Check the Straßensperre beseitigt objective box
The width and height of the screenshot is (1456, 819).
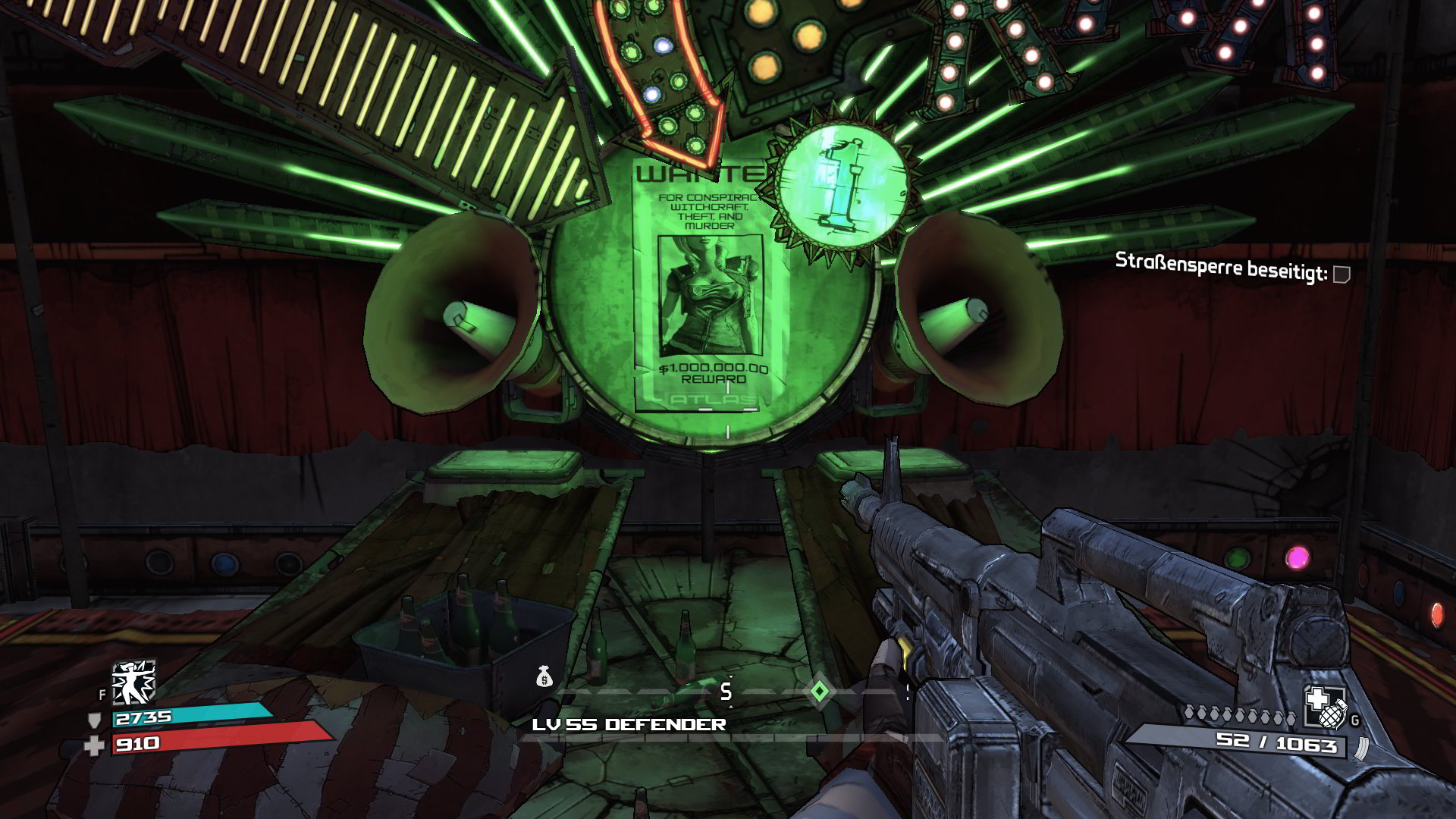click(1341, 274)
